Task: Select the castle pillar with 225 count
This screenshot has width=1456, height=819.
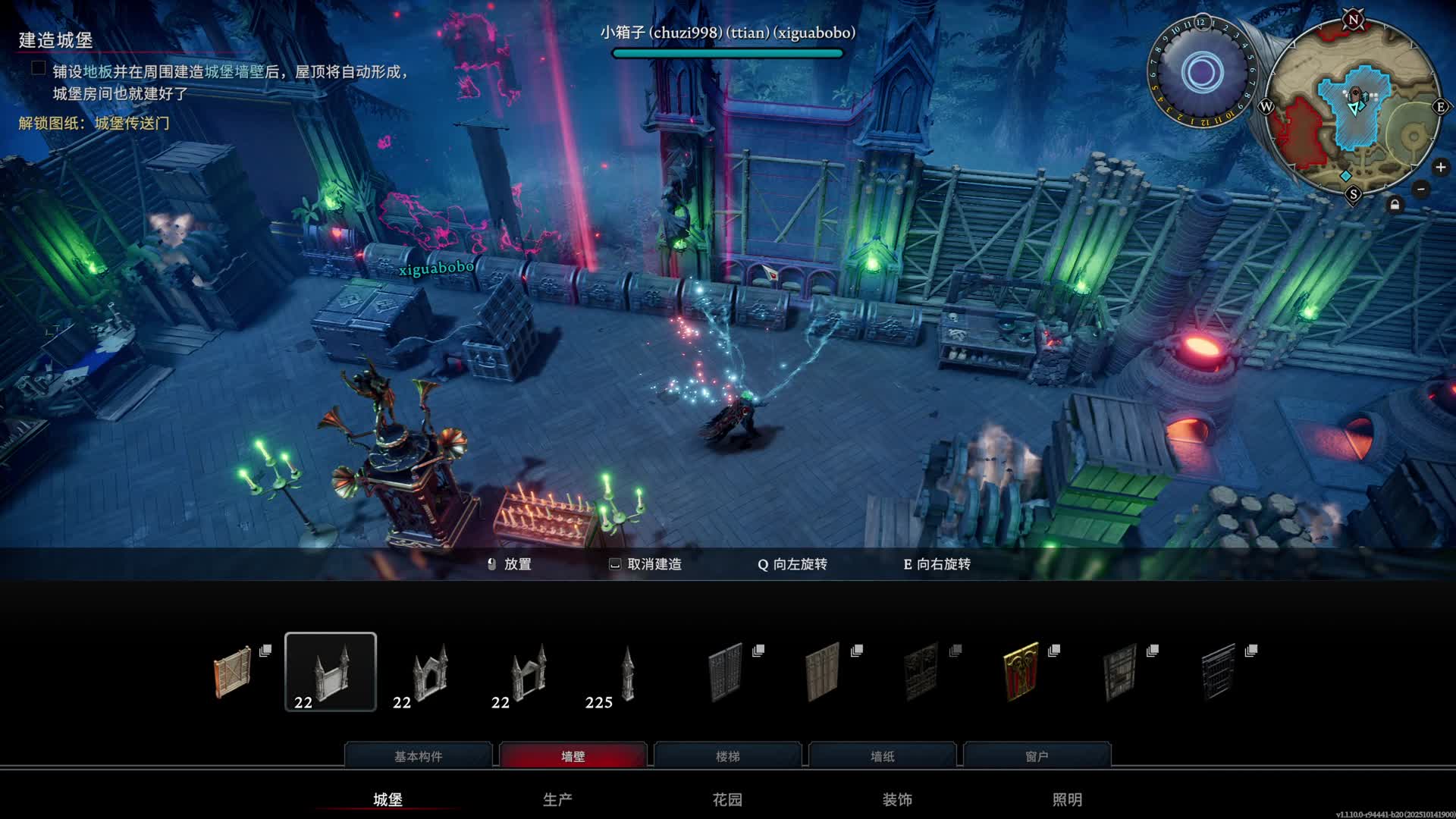Action: coord(626,672)
